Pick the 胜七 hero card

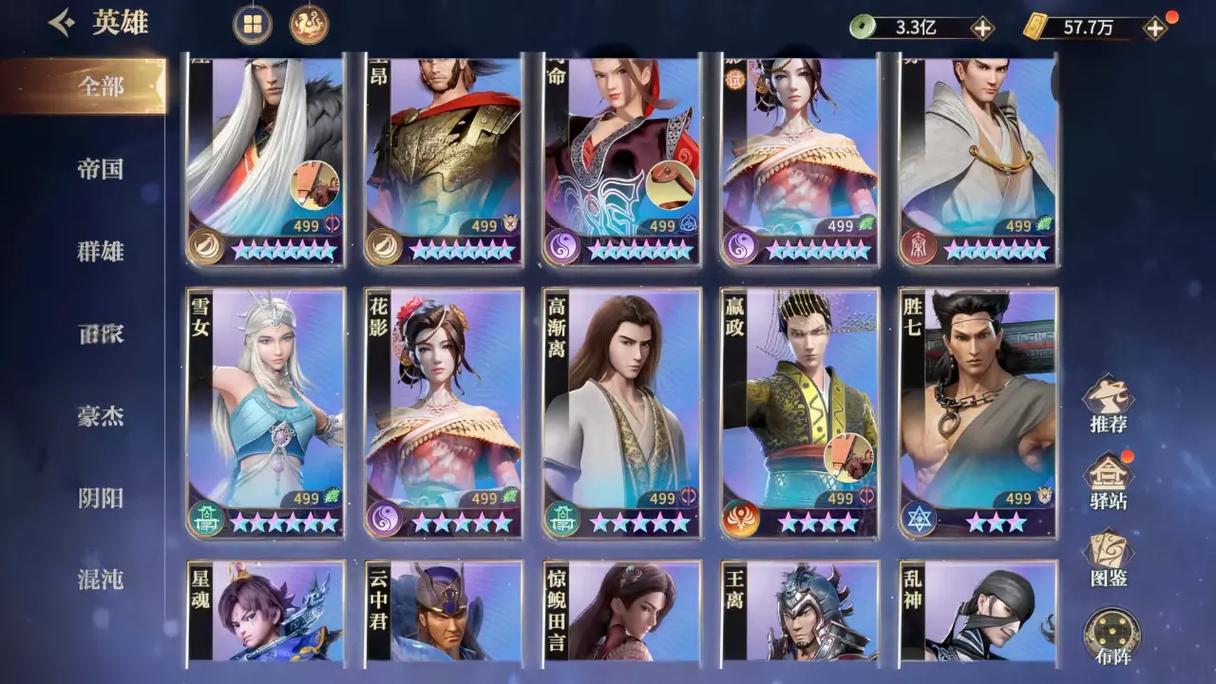point(978,412)
